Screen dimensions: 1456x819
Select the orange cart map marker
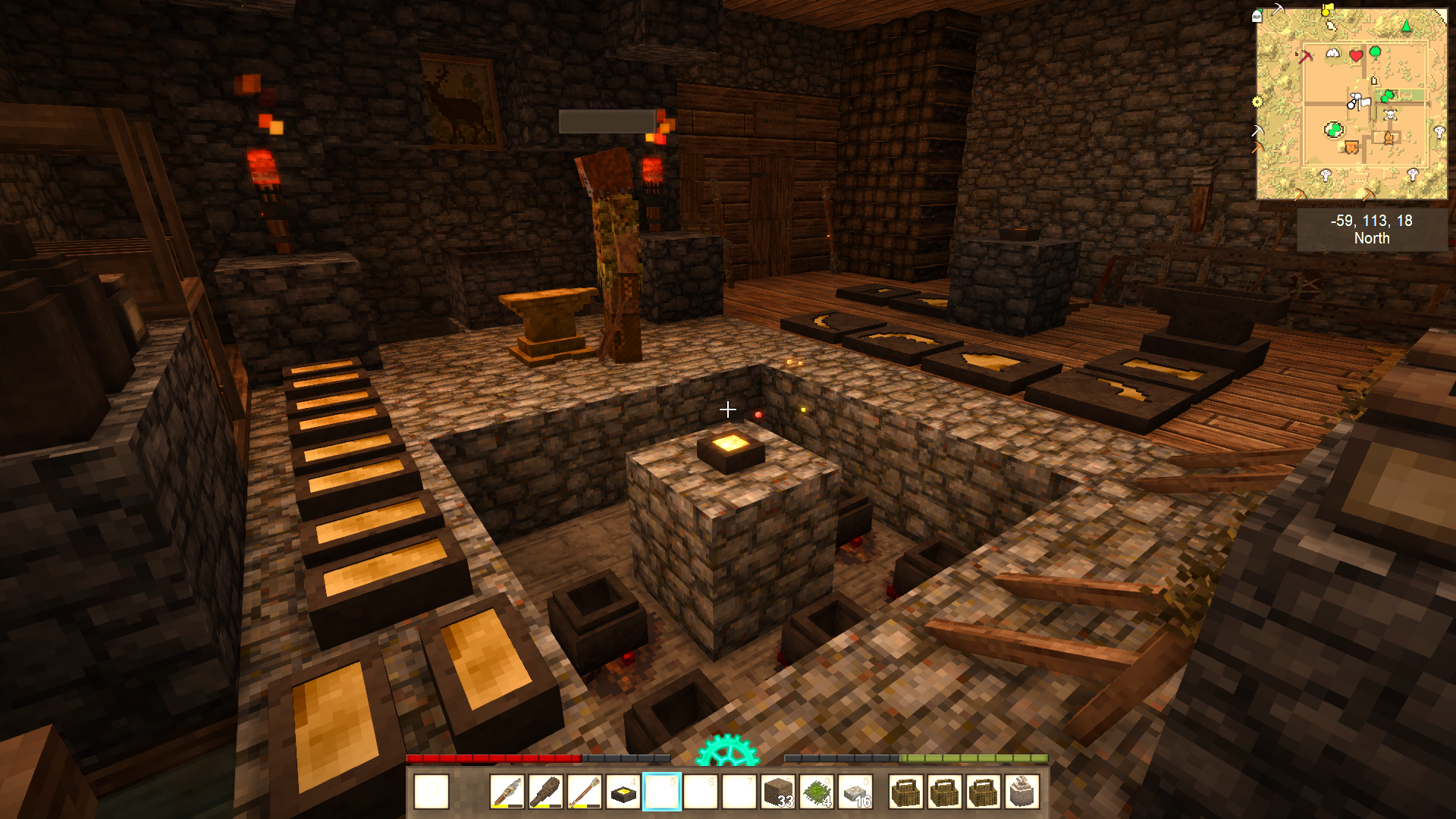[x=1351, y=147]
